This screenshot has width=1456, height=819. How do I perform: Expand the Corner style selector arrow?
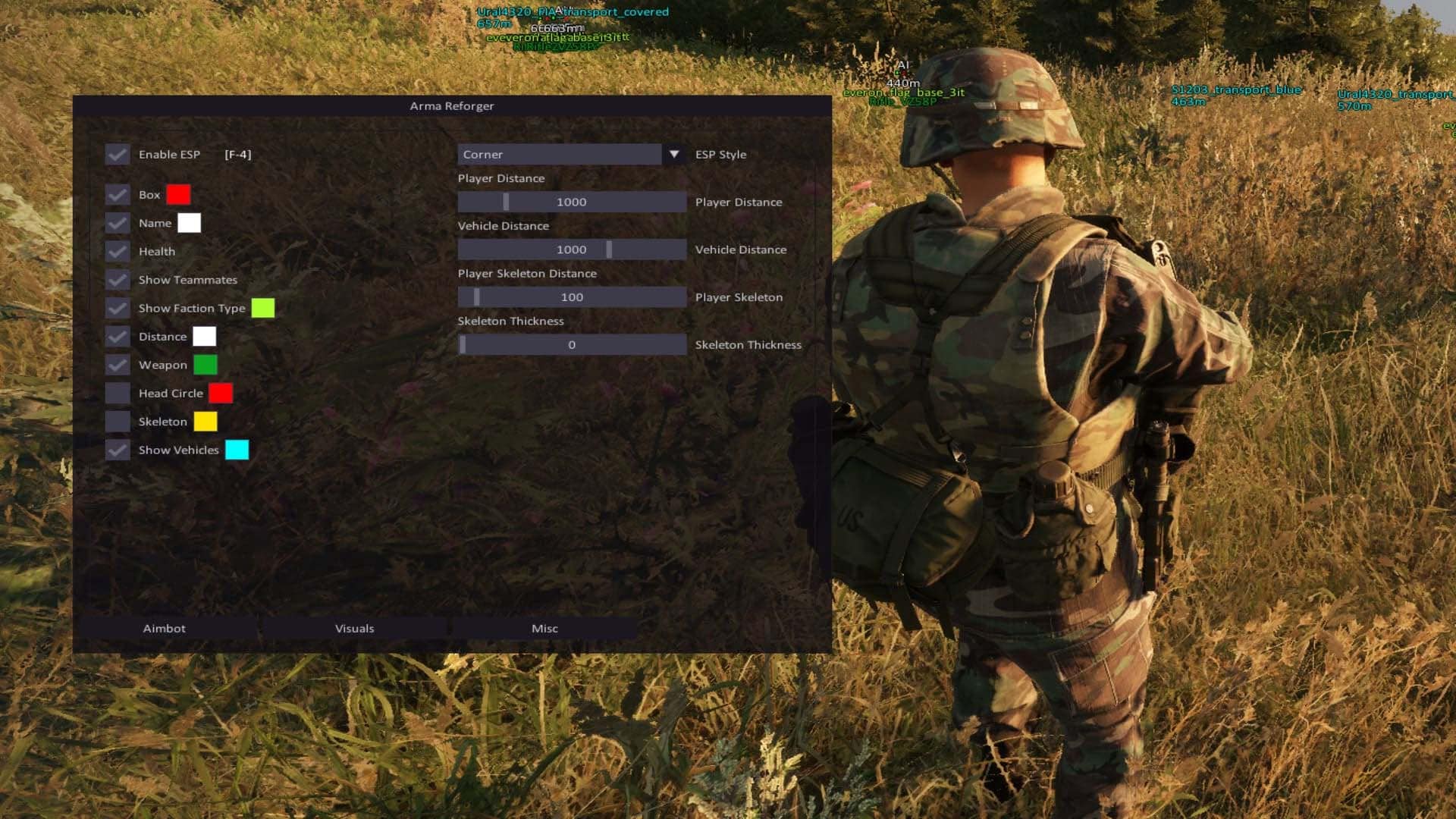pyautogui.click(x=674, y=154)
